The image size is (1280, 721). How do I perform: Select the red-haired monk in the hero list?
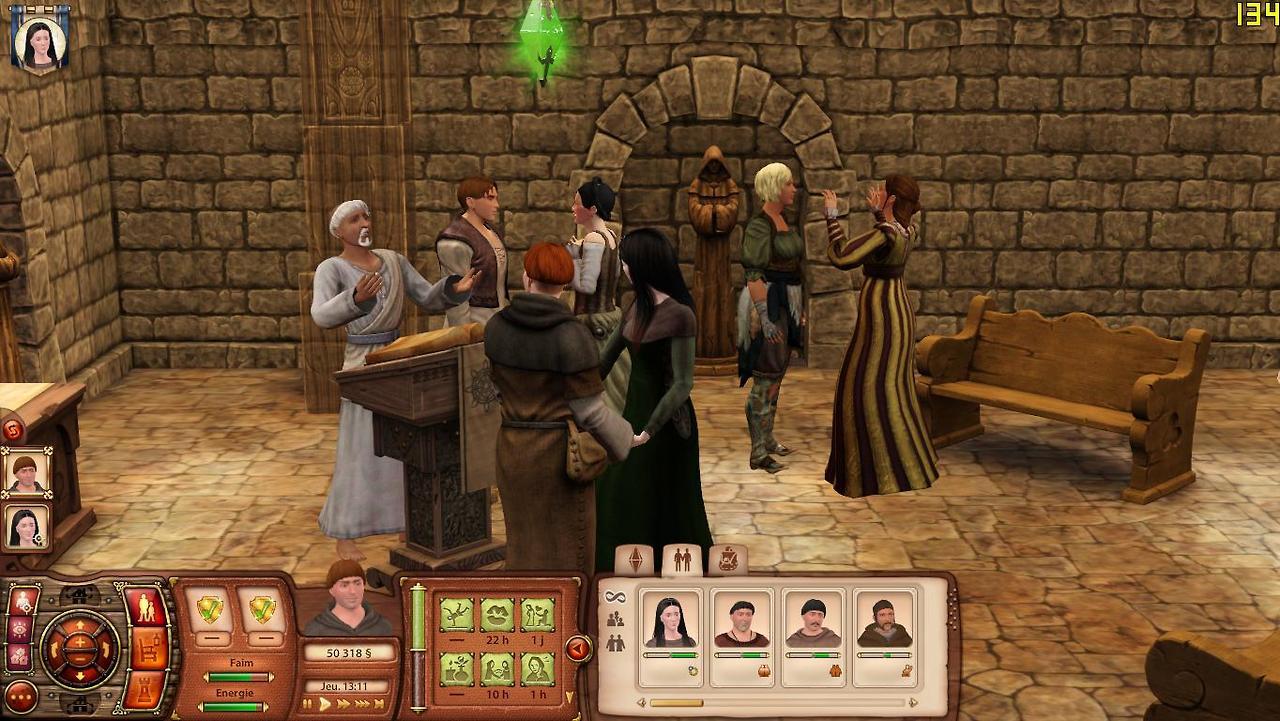pyautogui.click(x=26, y=473)
